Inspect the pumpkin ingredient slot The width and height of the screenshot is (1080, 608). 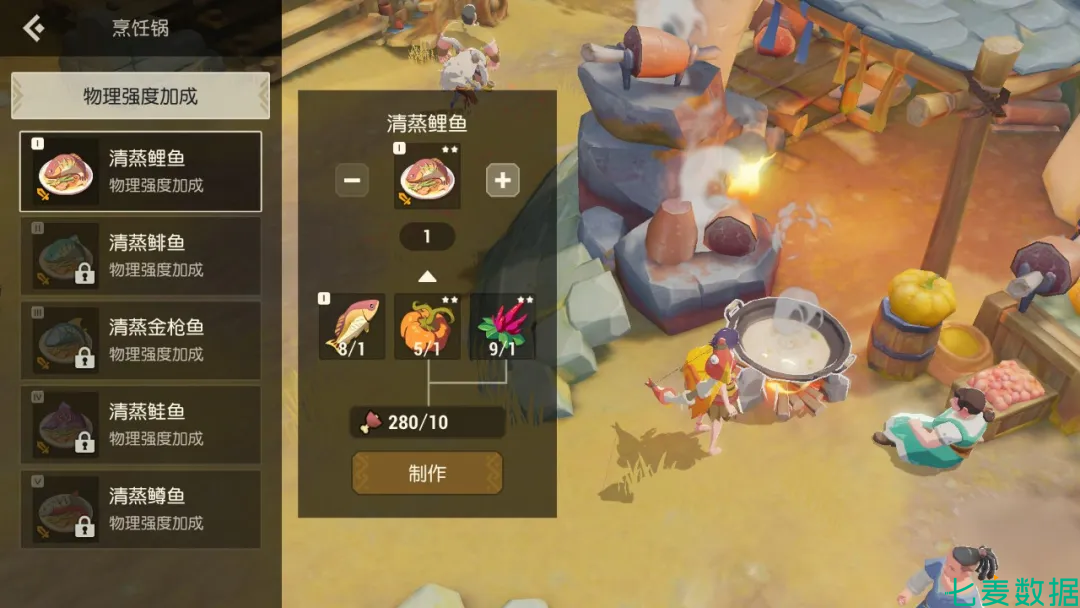click(427, 326)
